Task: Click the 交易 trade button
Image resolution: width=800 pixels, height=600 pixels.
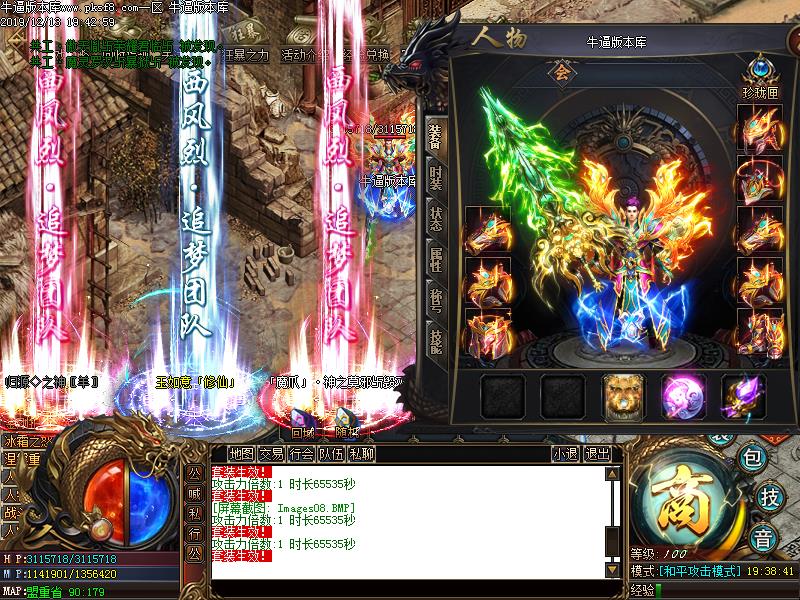Action: (272, 454)
